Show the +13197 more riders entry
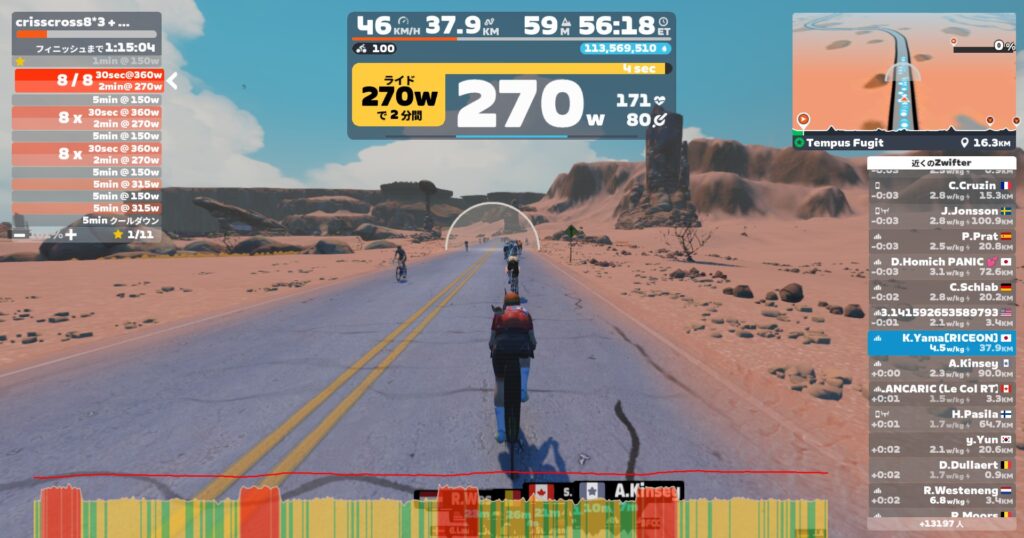 [942, 523]
